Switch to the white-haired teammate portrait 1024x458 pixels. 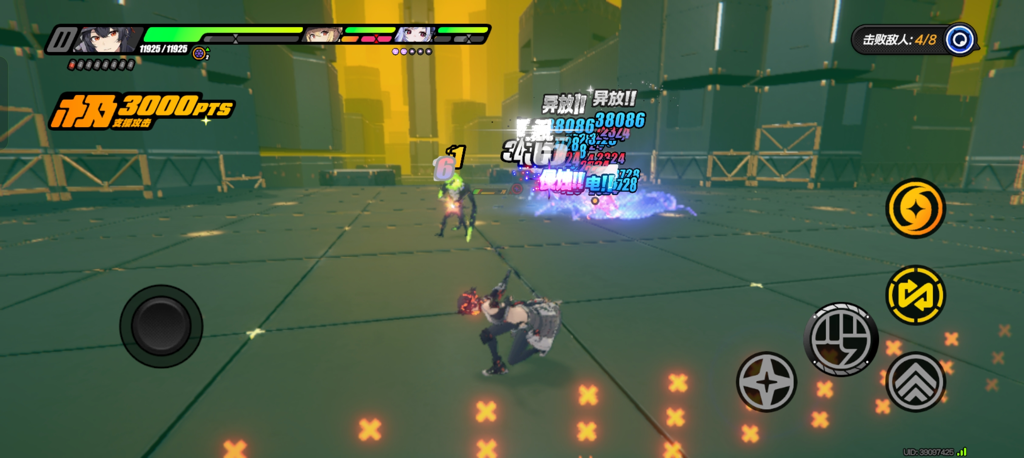pyautogui.click(x=413, y=36)
